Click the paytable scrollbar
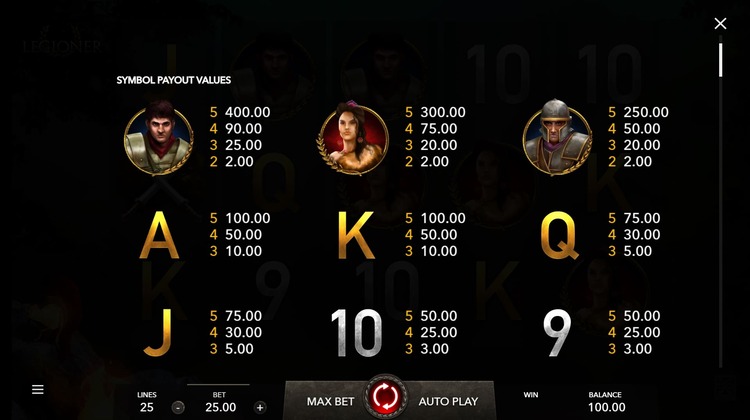750x420 pixels. 720,59
